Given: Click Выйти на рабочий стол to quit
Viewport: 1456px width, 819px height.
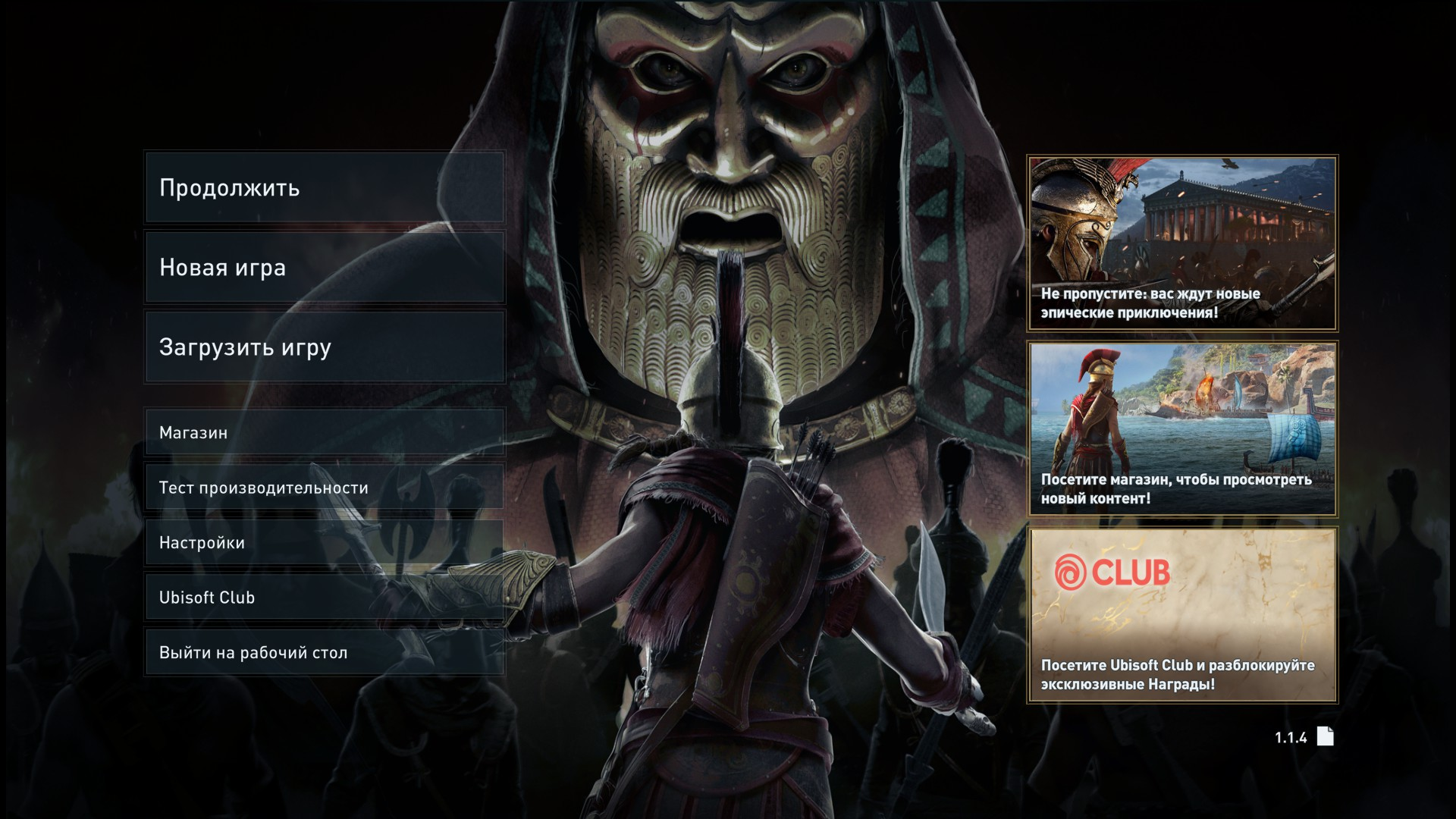Looking at the screenshot, I should pos(325,652).
